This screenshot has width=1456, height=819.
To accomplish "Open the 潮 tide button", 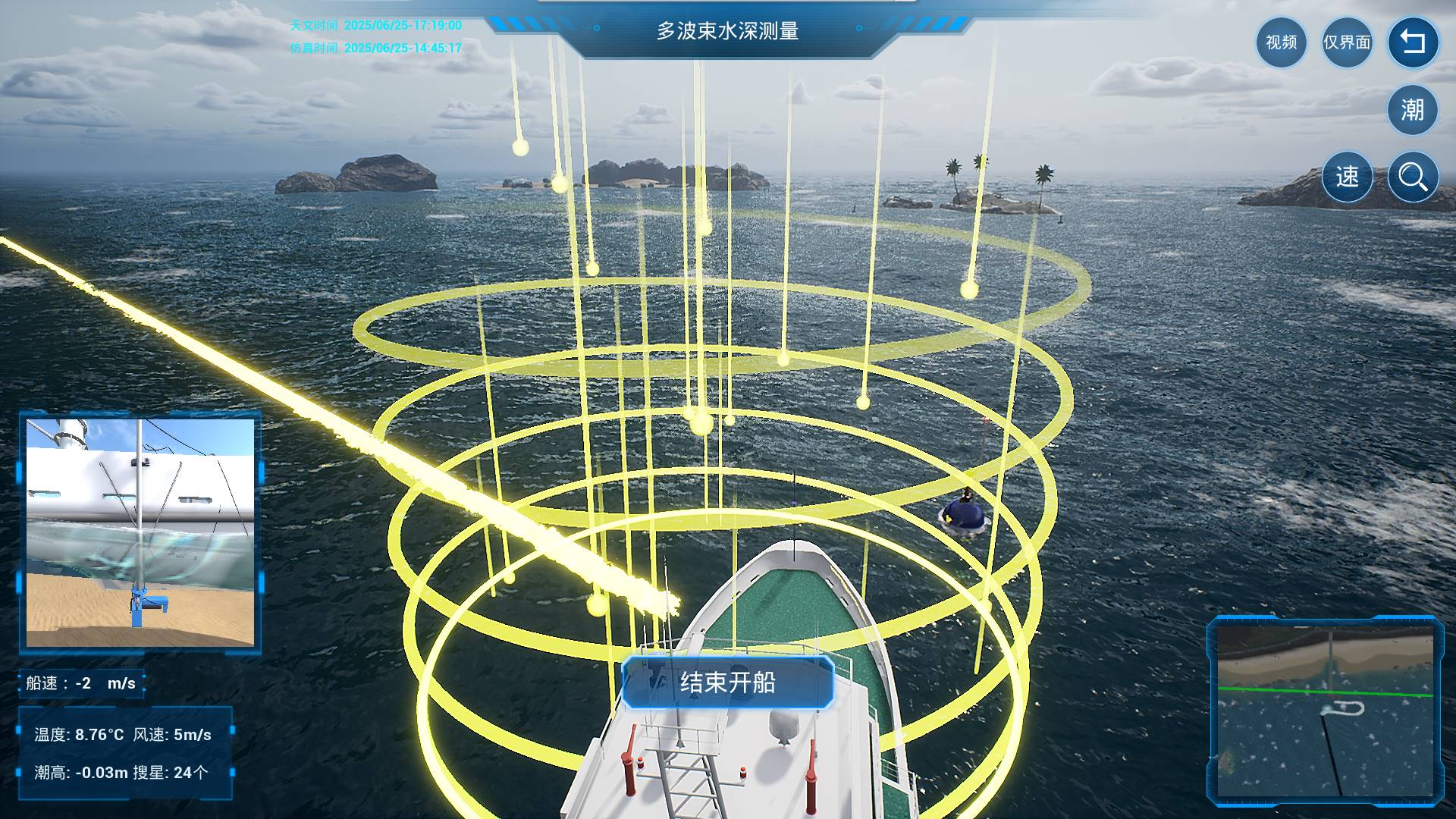I will pos(1413,110).
